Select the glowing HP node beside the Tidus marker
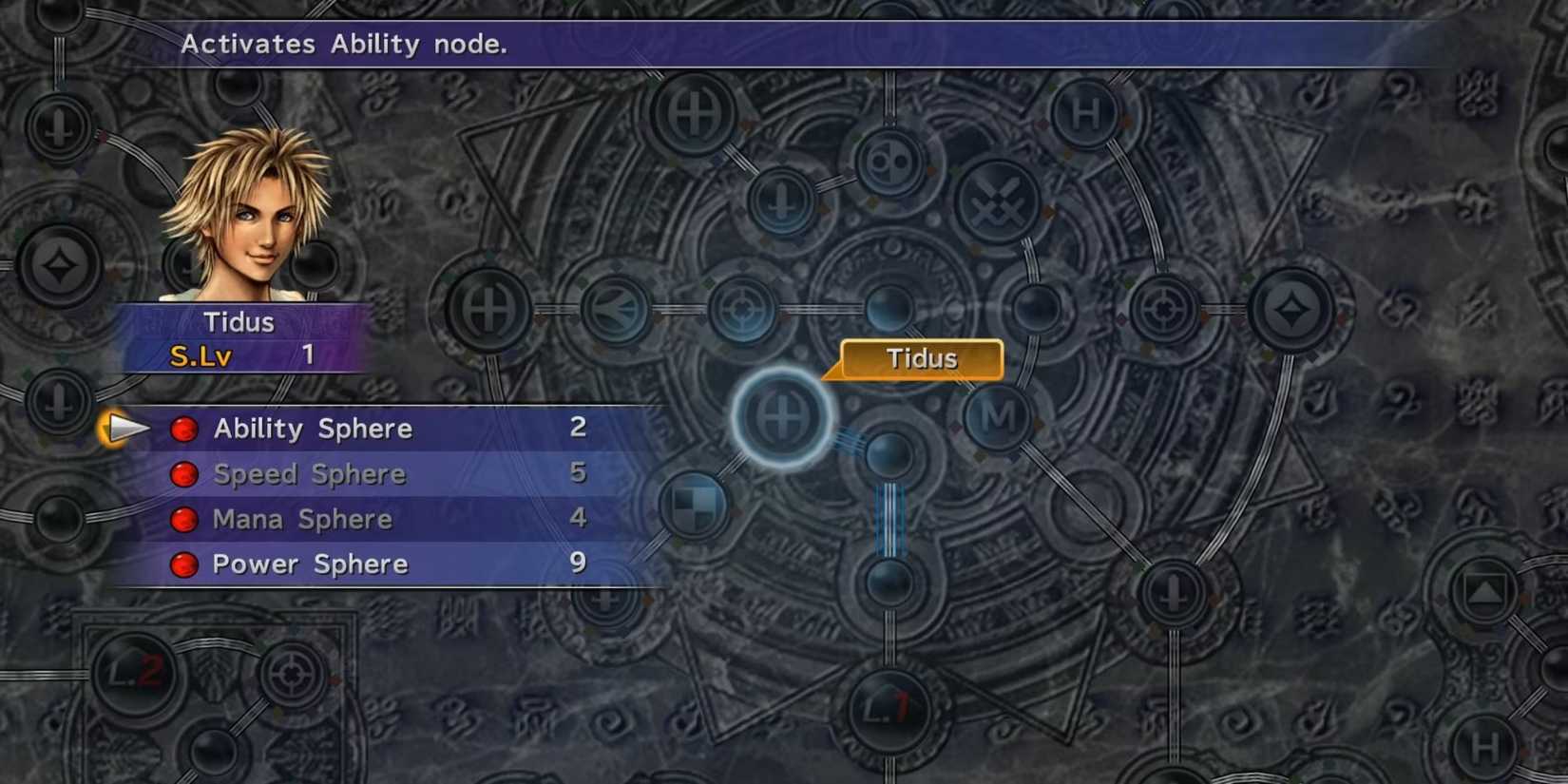Viewport: 1568px width, 784px height. 781,415
